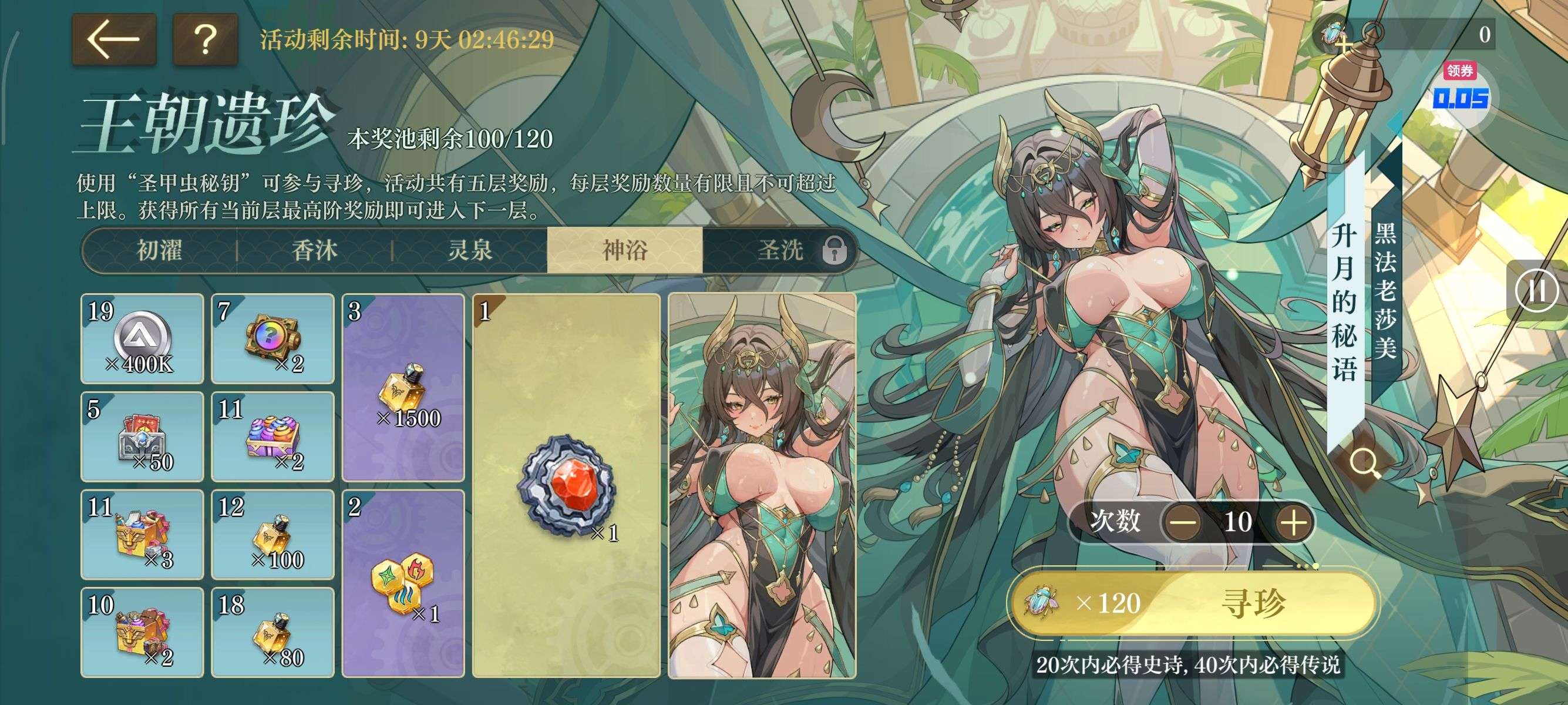View the golden perfume ×1500 reward

403,388
